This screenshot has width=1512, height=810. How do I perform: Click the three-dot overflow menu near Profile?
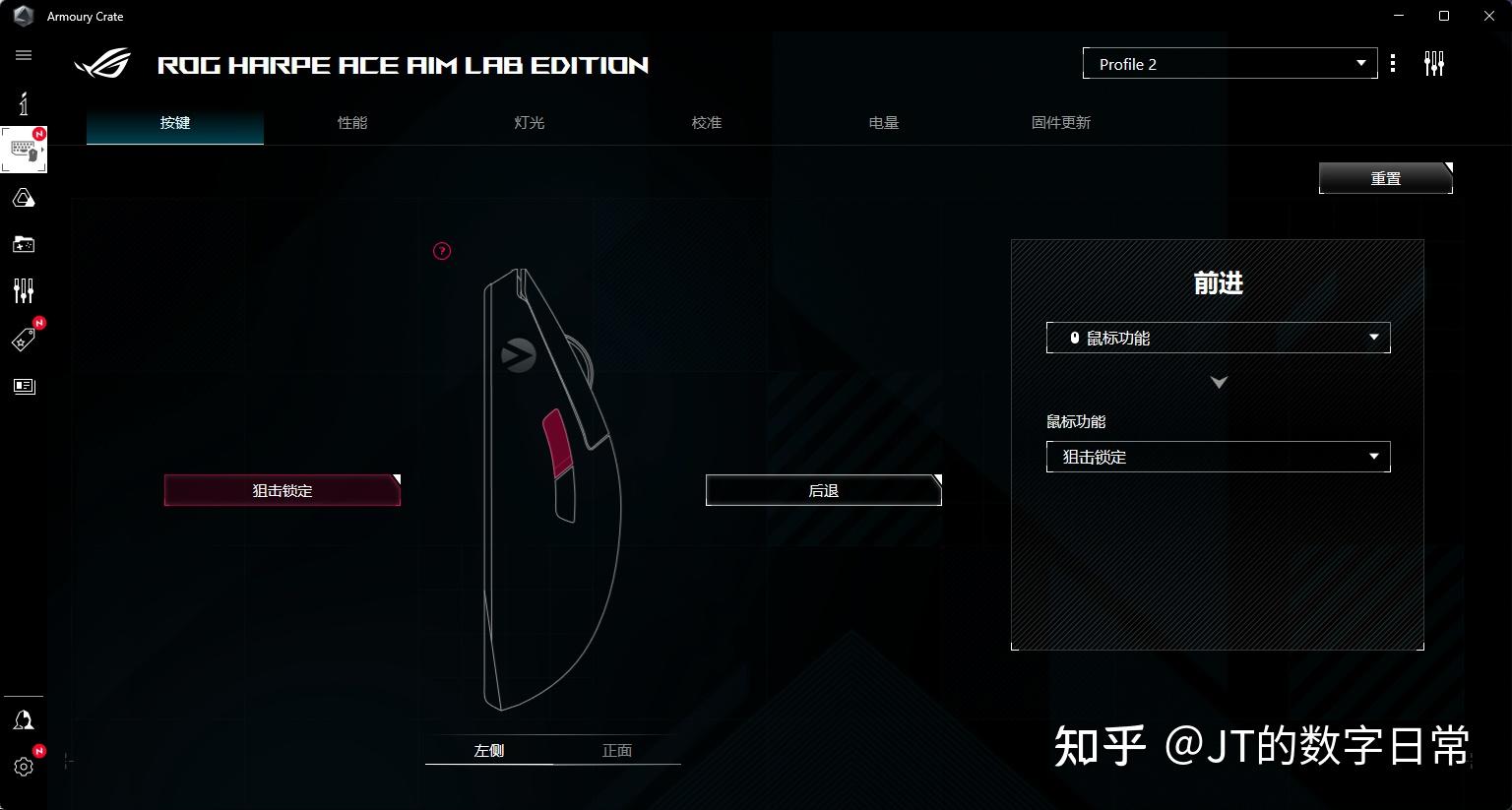[x=1393, y=62]
